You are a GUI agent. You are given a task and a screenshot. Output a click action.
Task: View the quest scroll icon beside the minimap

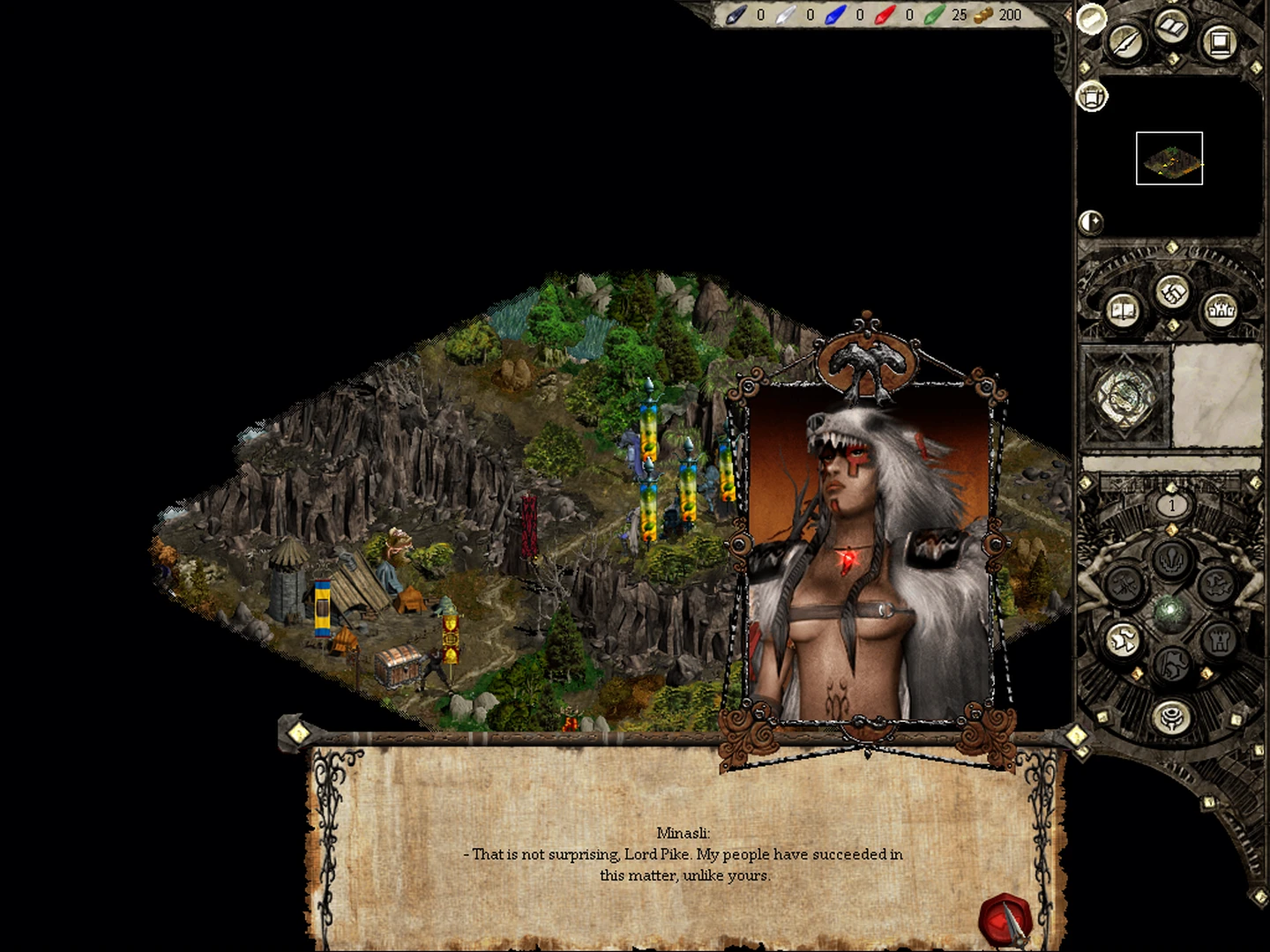click(1092, 95)
